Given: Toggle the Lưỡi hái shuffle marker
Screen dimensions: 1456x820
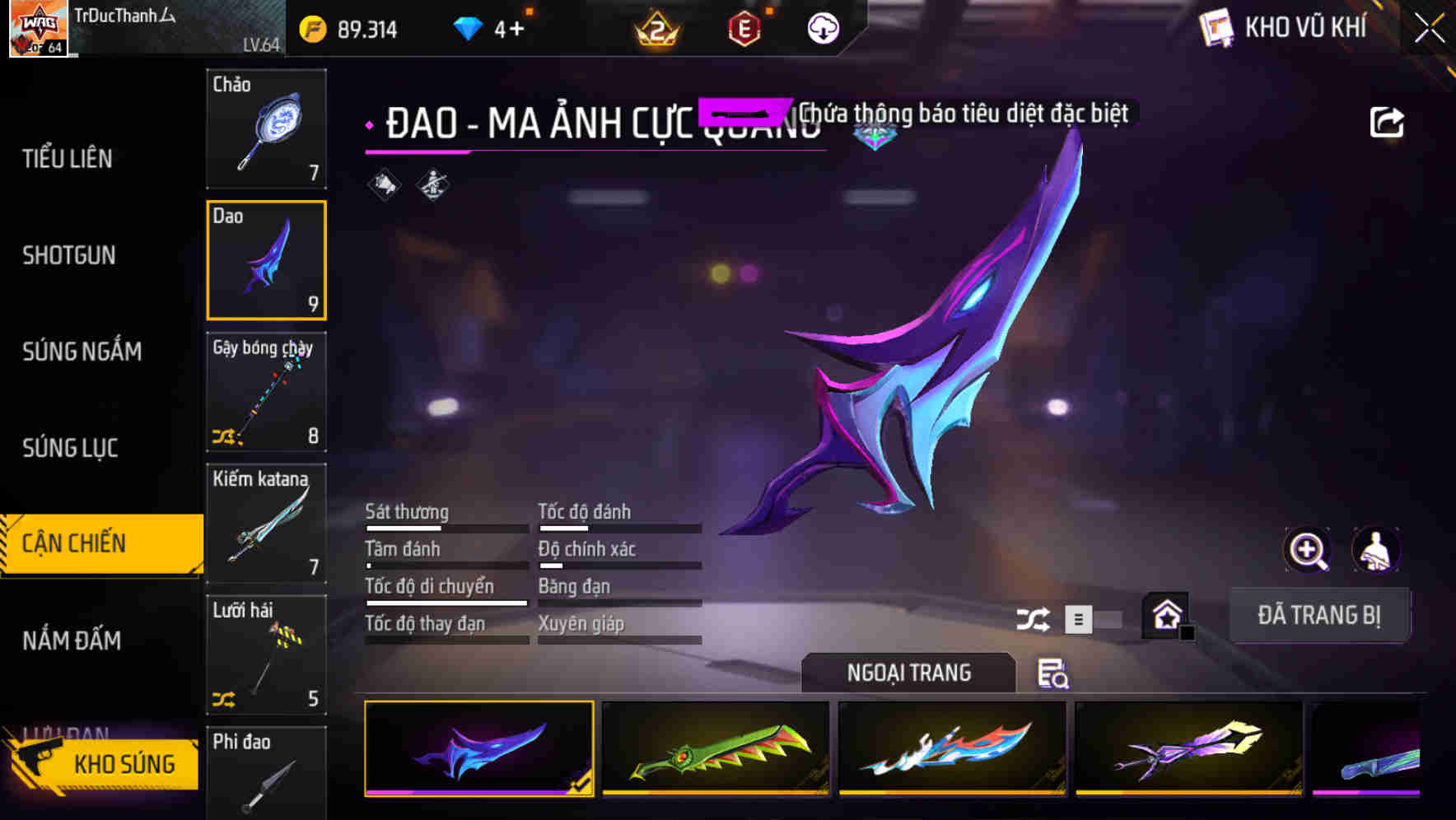Looking at the screenshot, I should (224, 701).
